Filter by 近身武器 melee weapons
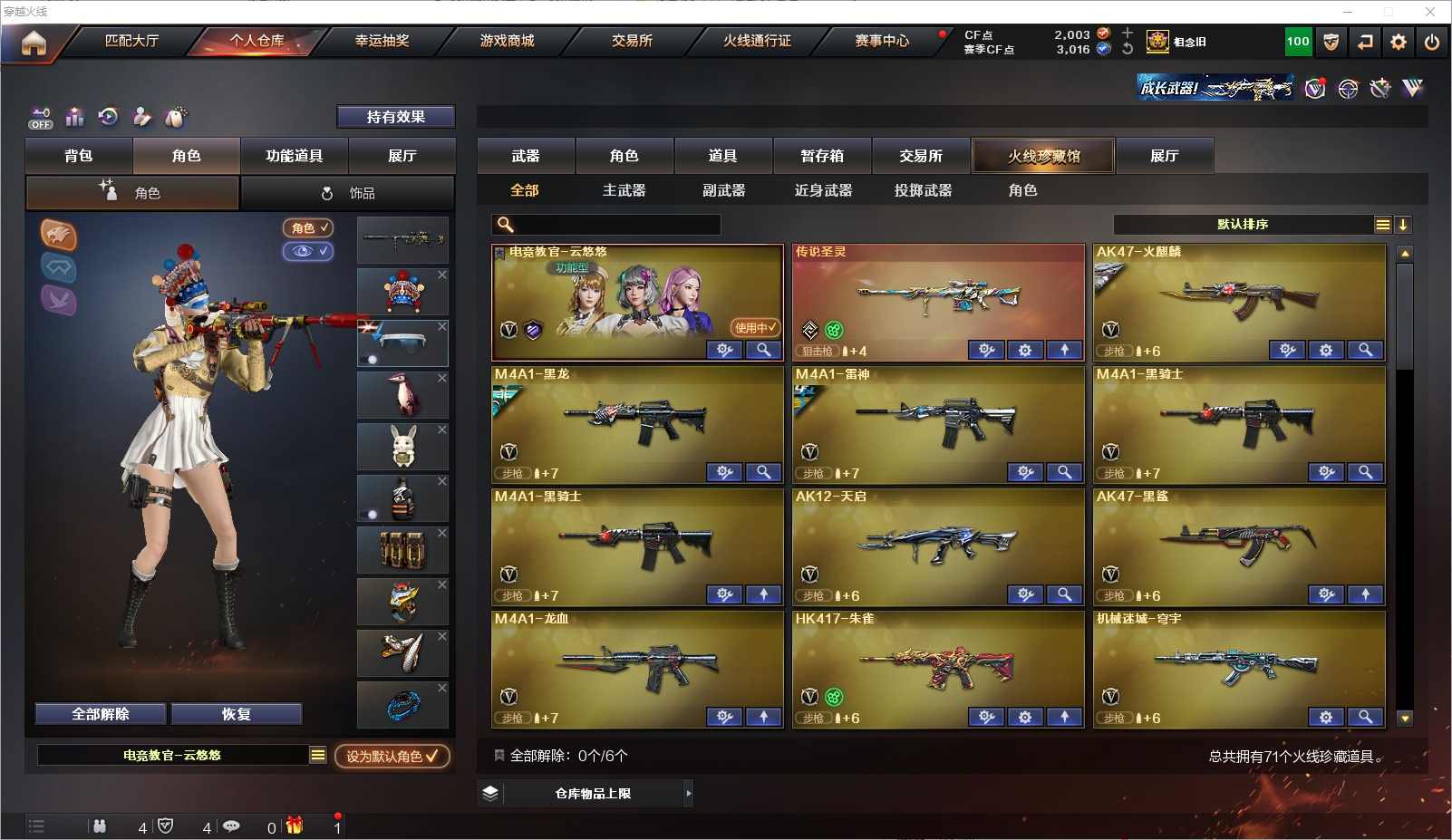 point(823,190)
